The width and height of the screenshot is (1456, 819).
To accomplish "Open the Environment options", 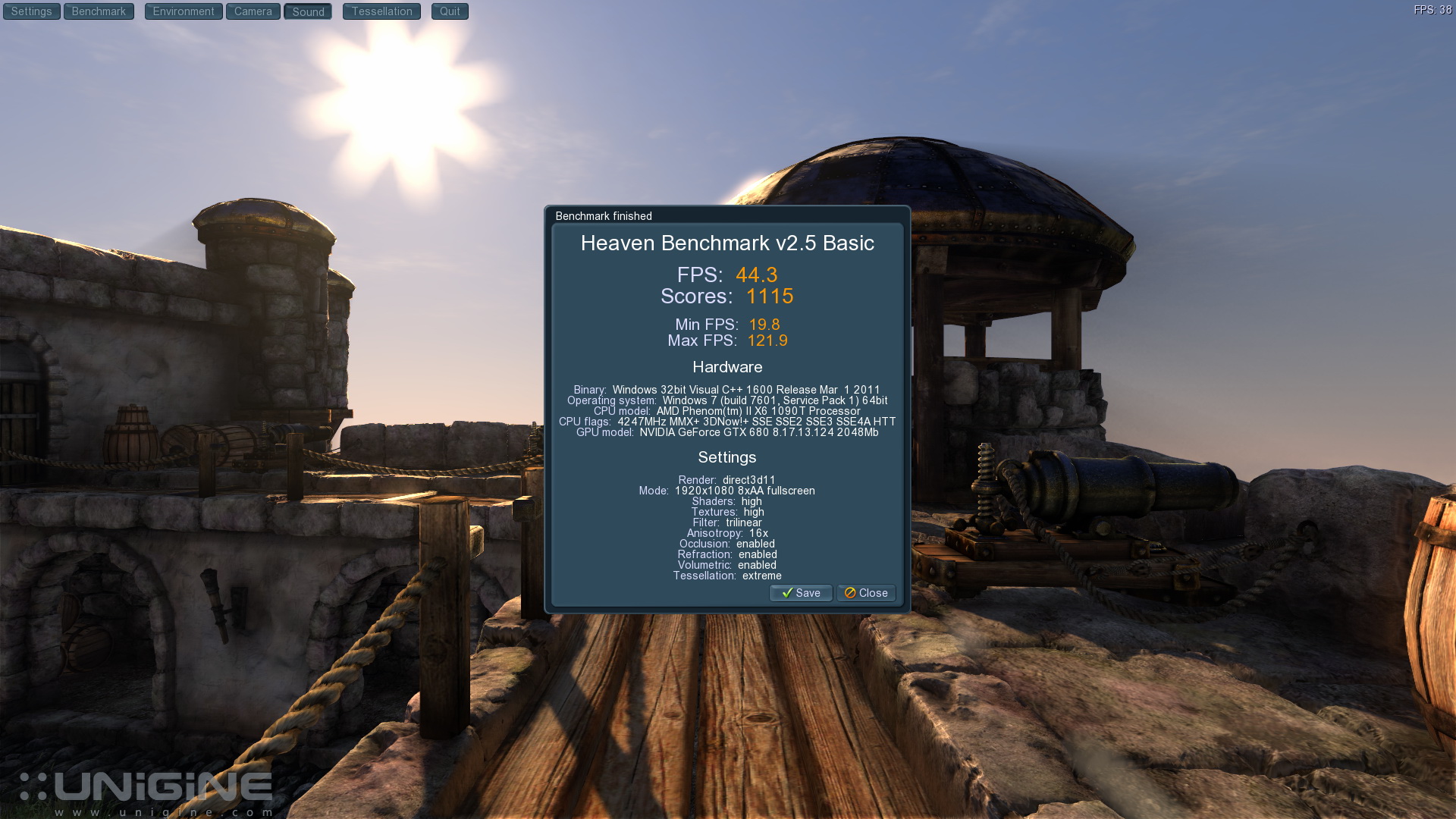I will tap(184, 11).
